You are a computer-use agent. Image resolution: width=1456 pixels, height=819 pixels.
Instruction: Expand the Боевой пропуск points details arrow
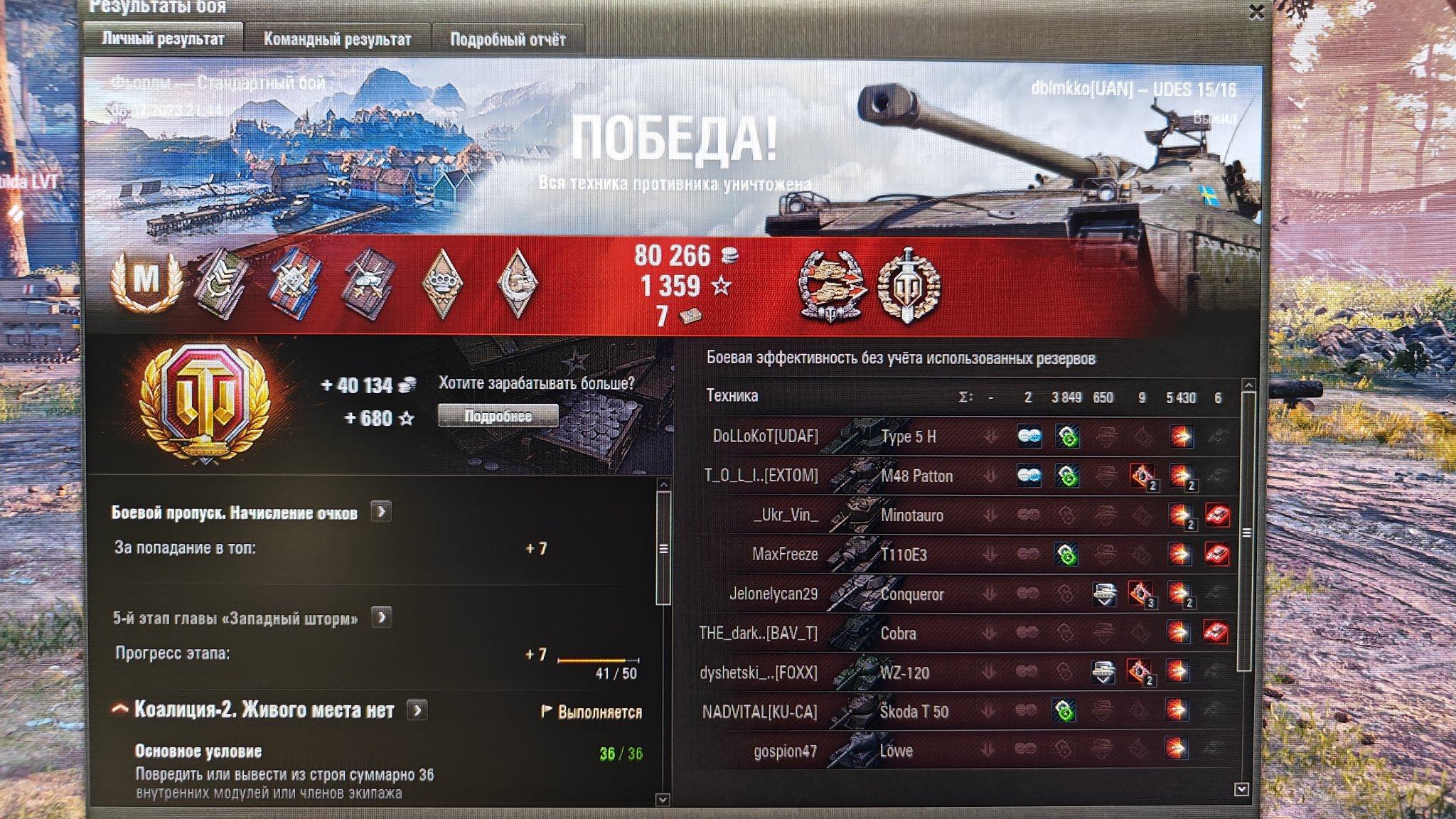pos(381,512)
